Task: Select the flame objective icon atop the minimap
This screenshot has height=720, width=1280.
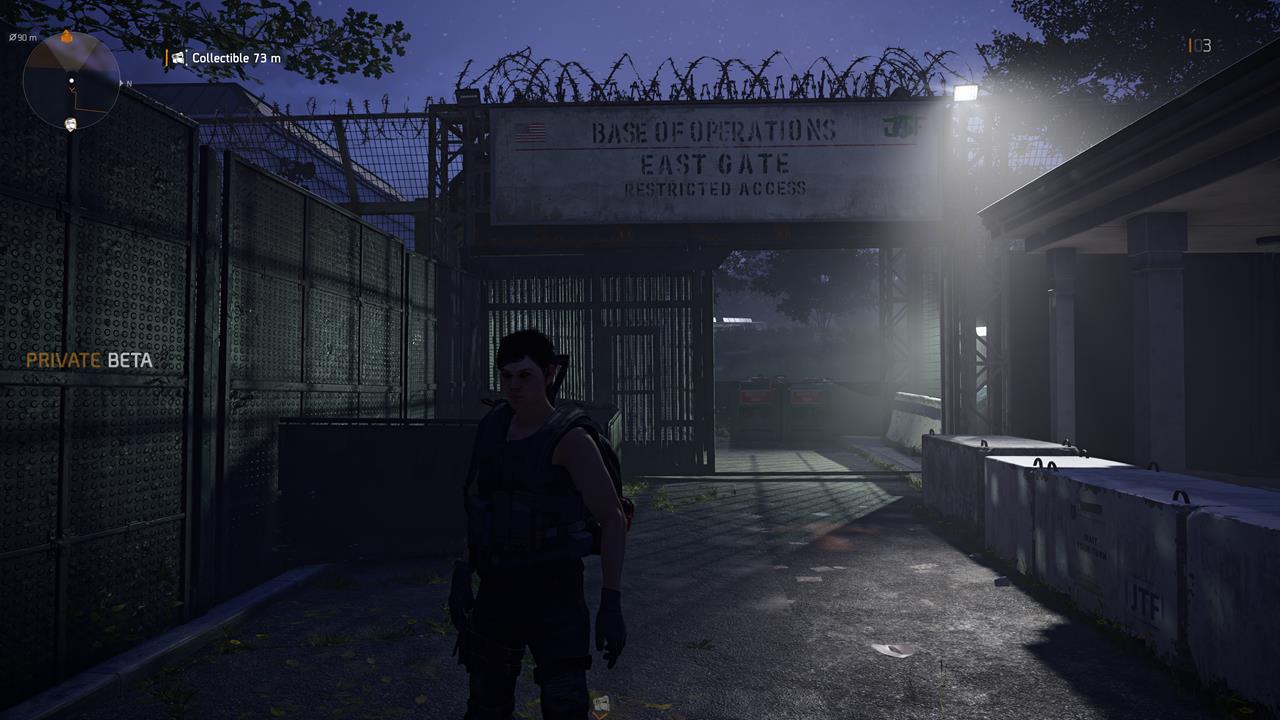Action: tap(66, 37)
